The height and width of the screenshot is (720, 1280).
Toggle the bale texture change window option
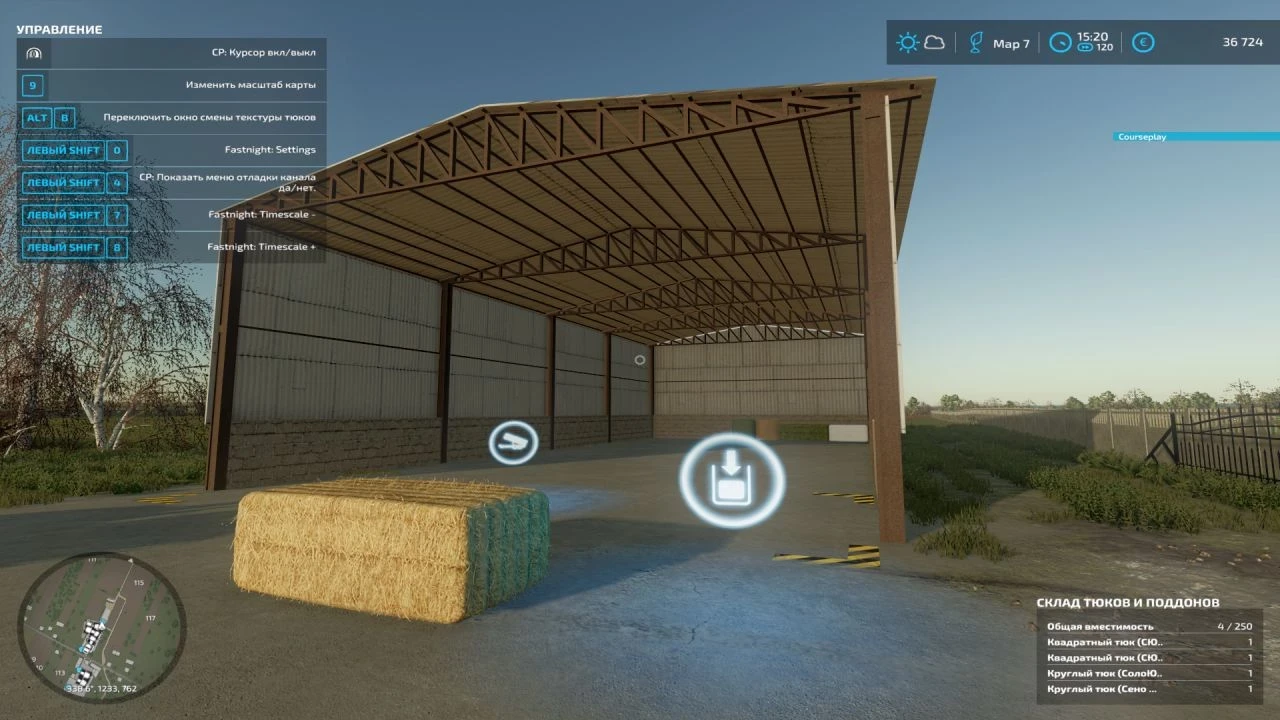[x=212, y=118]
